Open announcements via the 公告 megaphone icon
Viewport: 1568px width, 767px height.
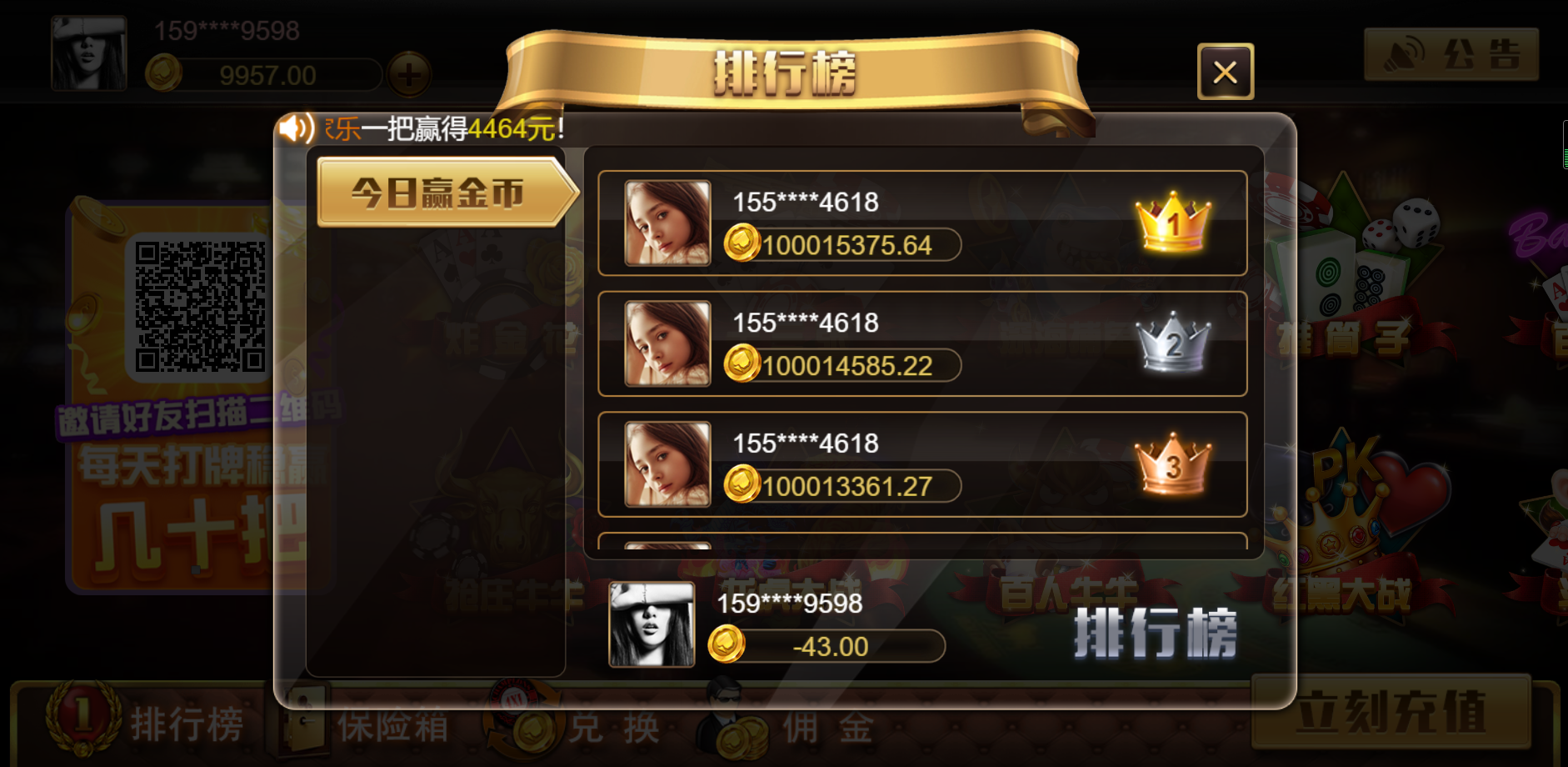[1404, 54]
